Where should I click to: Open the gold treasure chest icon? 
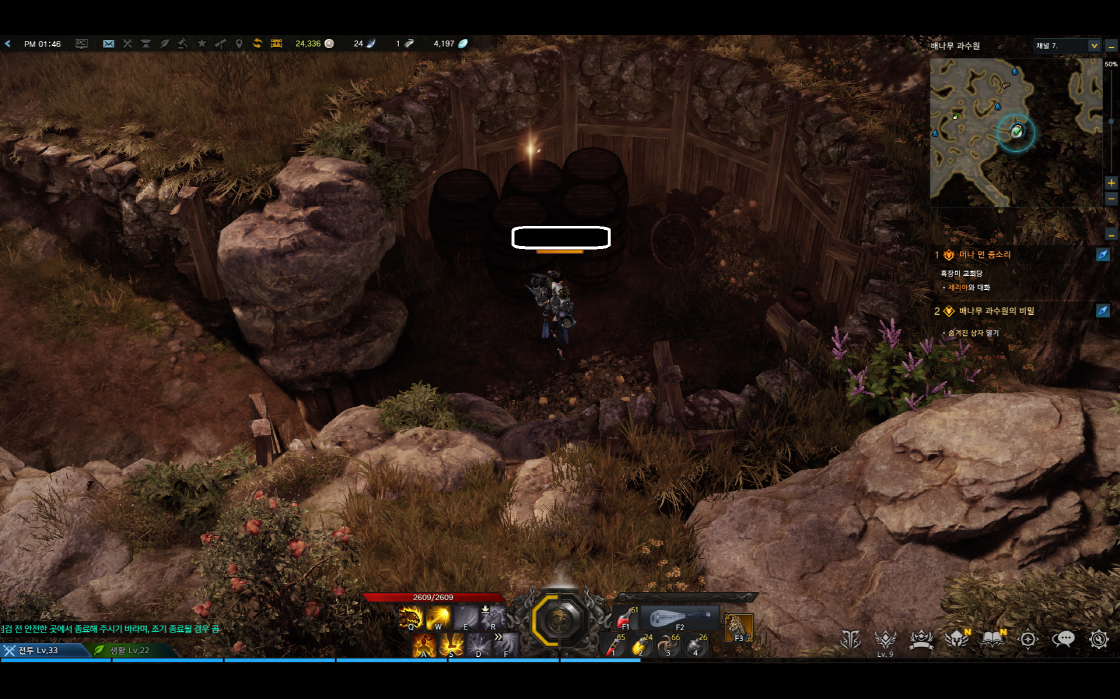277,44
